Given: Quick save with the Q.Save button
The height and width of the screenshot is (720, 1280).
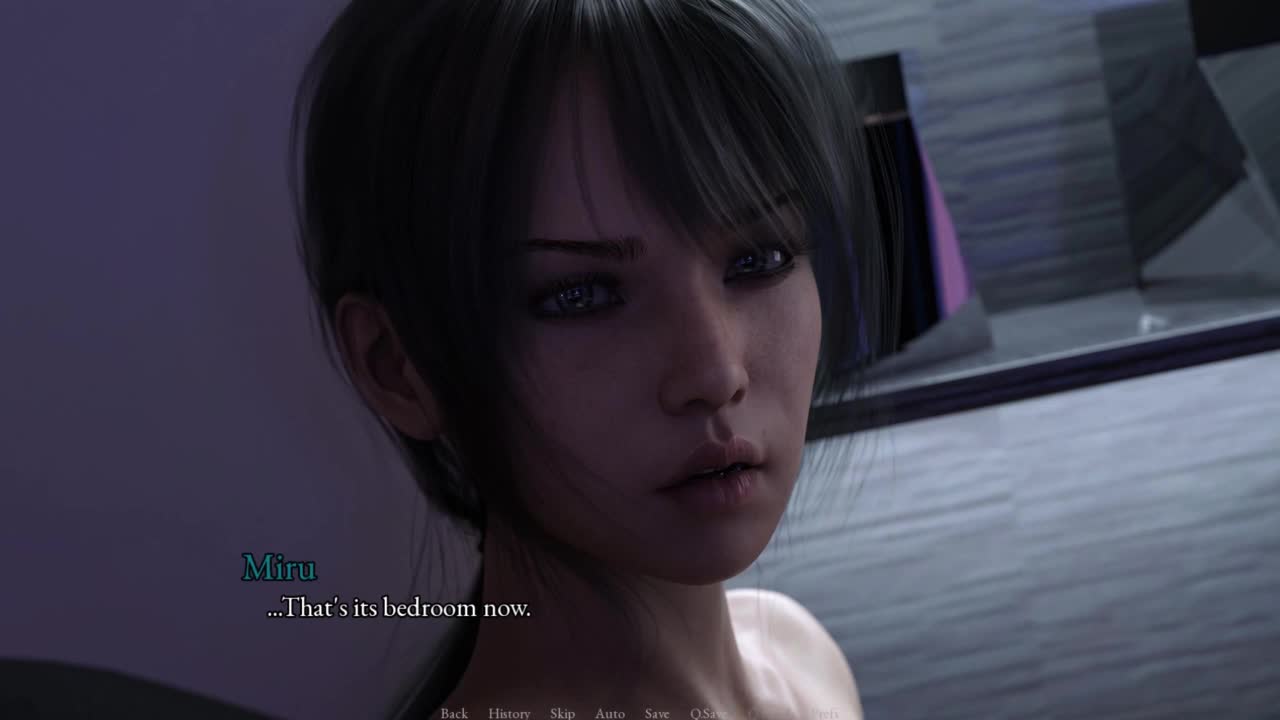Looking at the screenshot, I should tap(708, 713).
